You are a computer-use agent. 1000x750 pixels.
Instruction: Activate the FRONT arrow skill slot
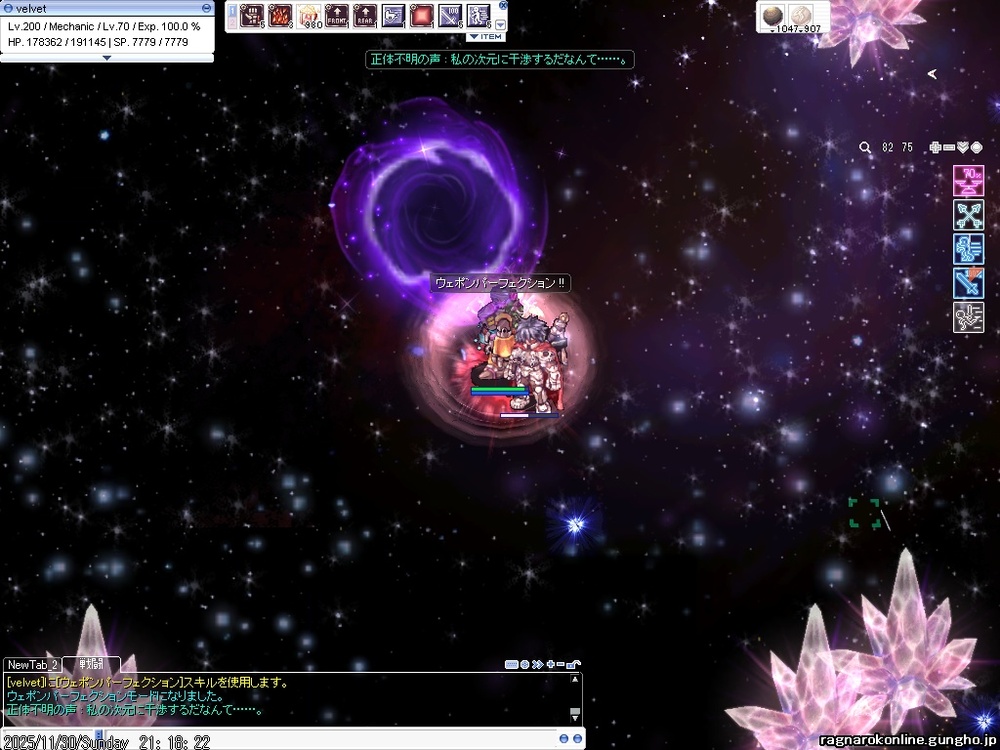click(337, 16)
